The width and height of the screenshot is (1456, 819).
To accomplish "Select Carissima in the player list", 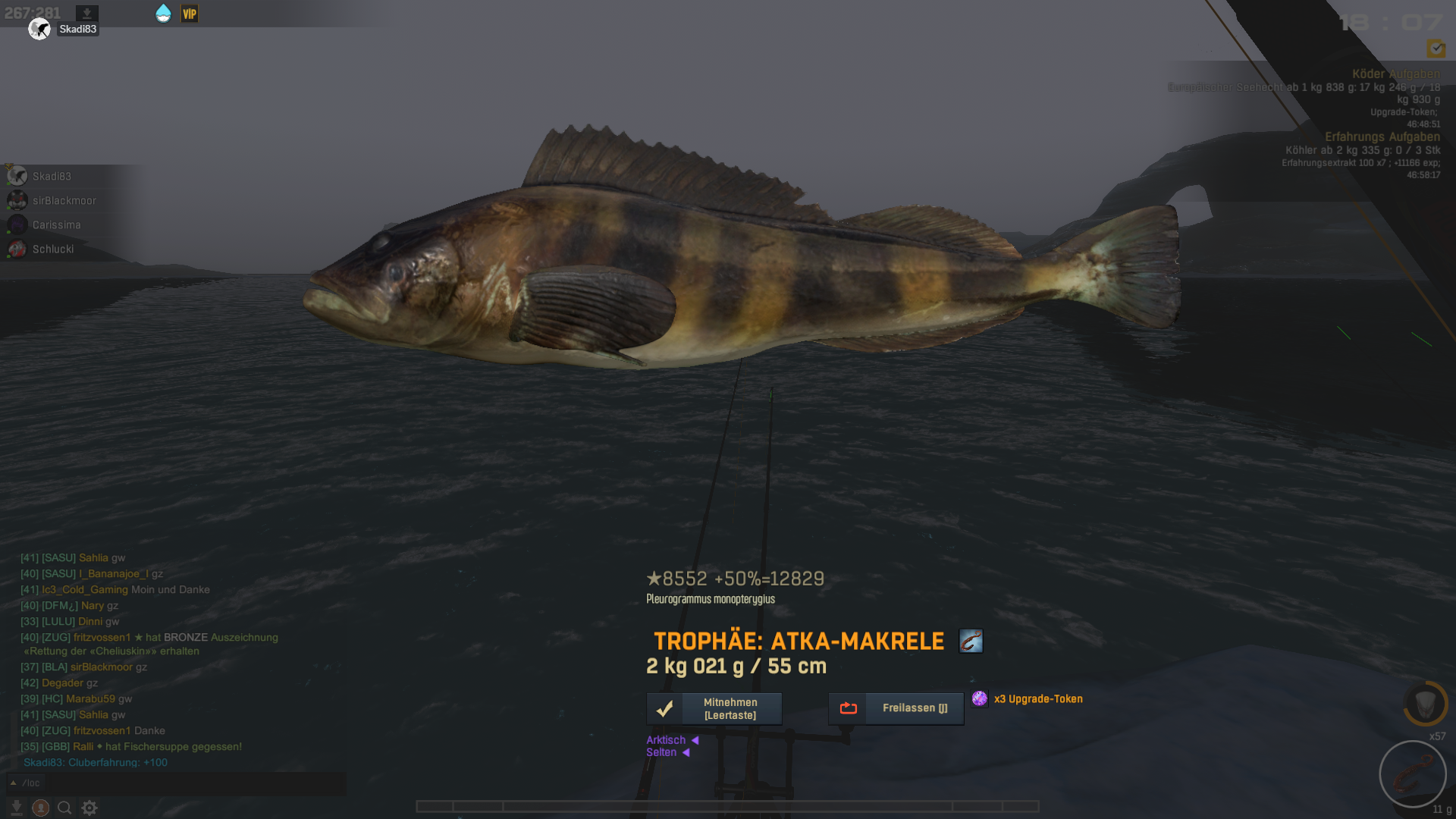I will [x=56, y=224].
